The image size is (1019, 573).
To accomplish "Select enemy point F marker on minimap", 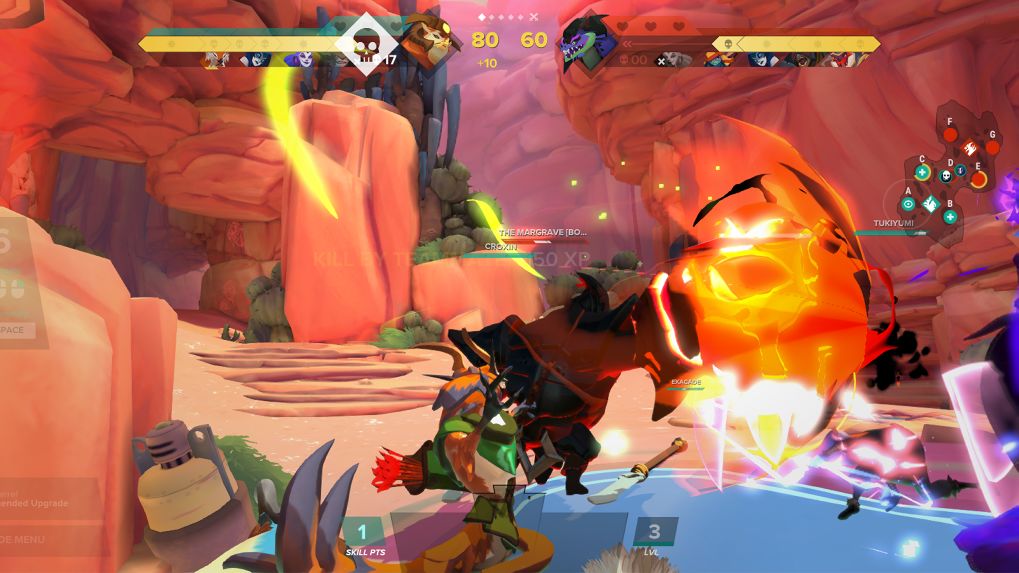I will tap(950, 135).
